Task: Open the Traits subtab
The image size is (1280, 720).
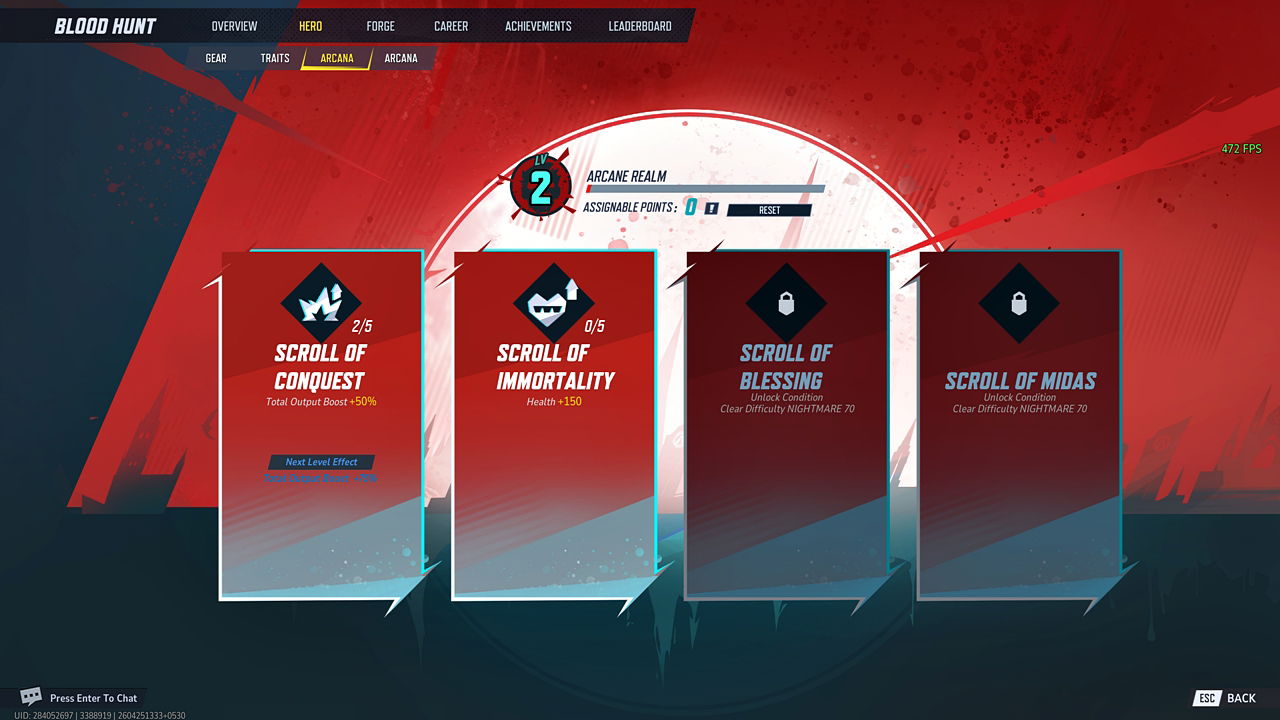Action: pos(274,58)
